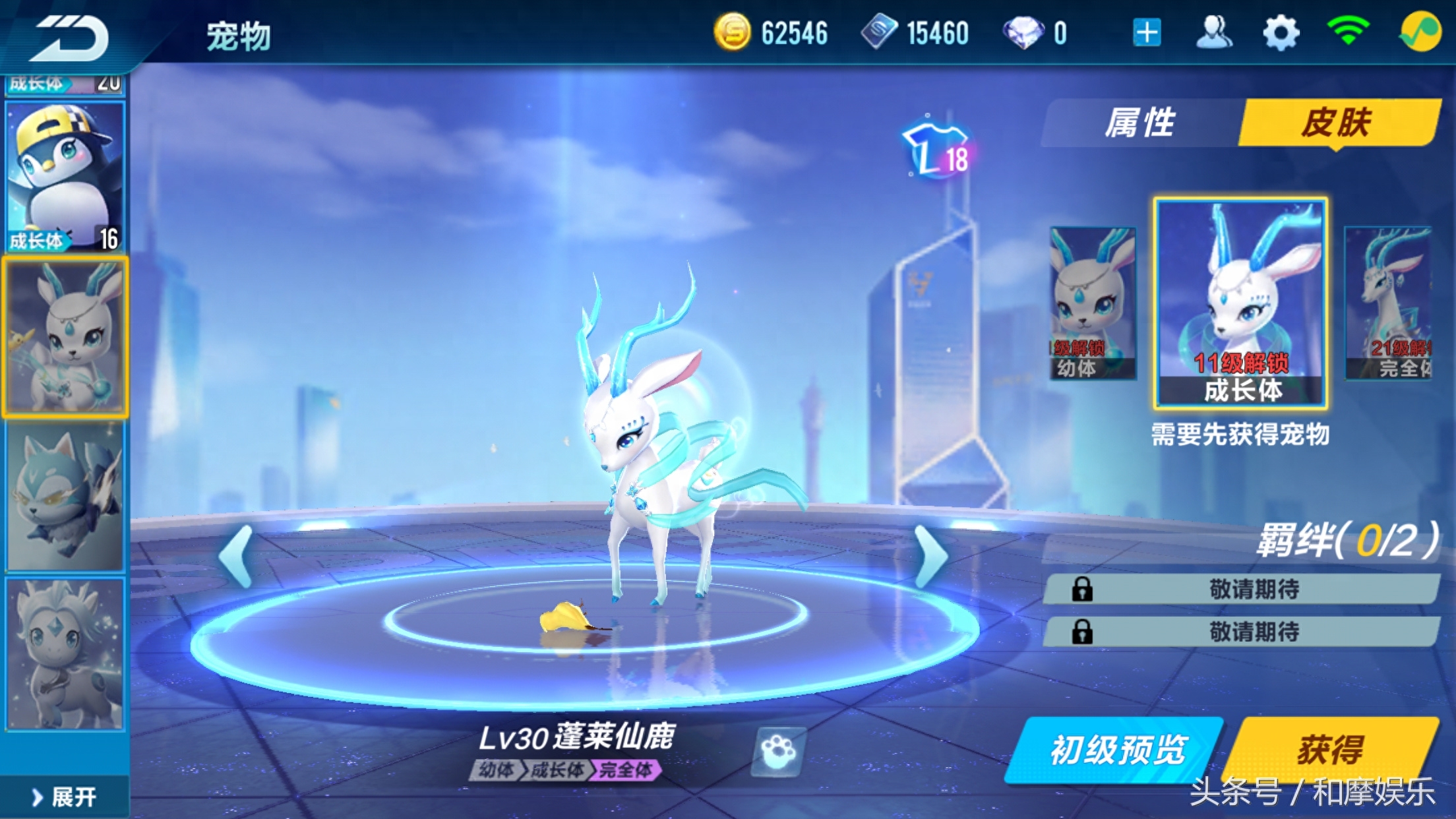Viewport: 1456px width, 819px height.
Task: Select the penguin pet with yellow cap
Action: click(x=65, y=177)
